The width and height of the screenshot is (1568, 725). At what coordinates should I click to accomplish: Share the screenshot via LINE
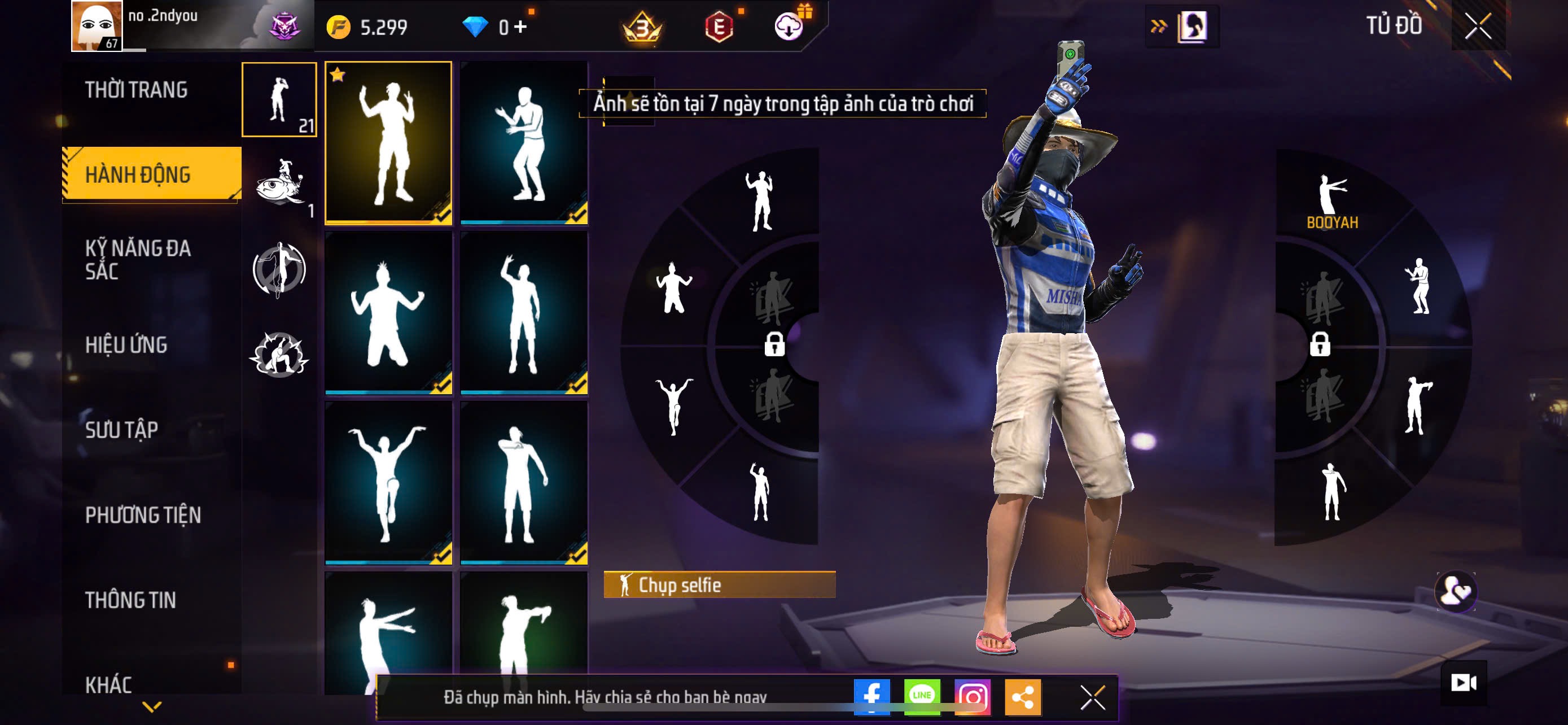coord(922,696)
